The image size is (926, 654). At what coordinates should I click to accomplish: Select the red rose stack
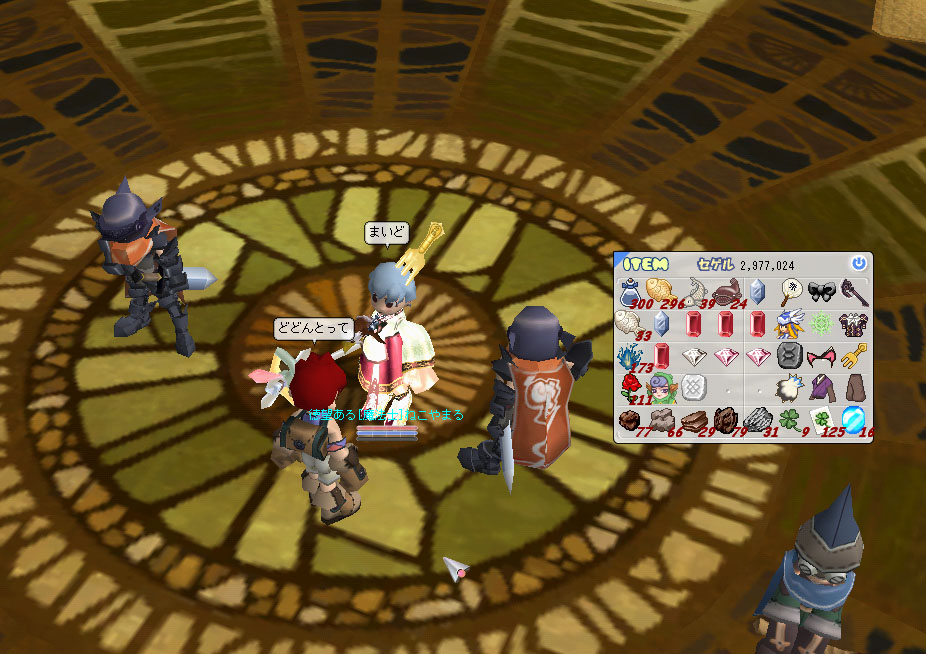(x=630, y=387)
